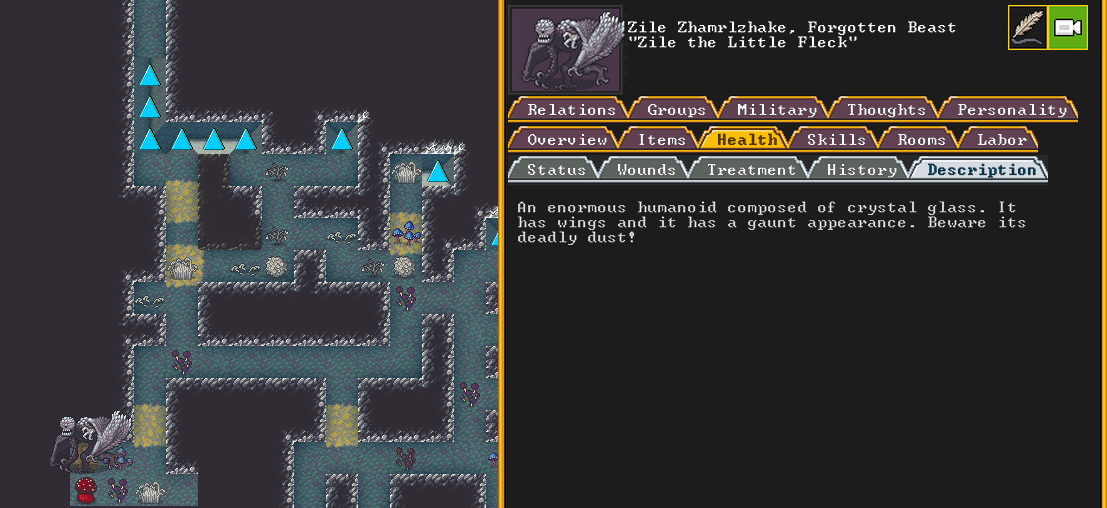Viewport: 1107px width, 508px height.
Task: Select the Health tab
Action: click(747, 140)
